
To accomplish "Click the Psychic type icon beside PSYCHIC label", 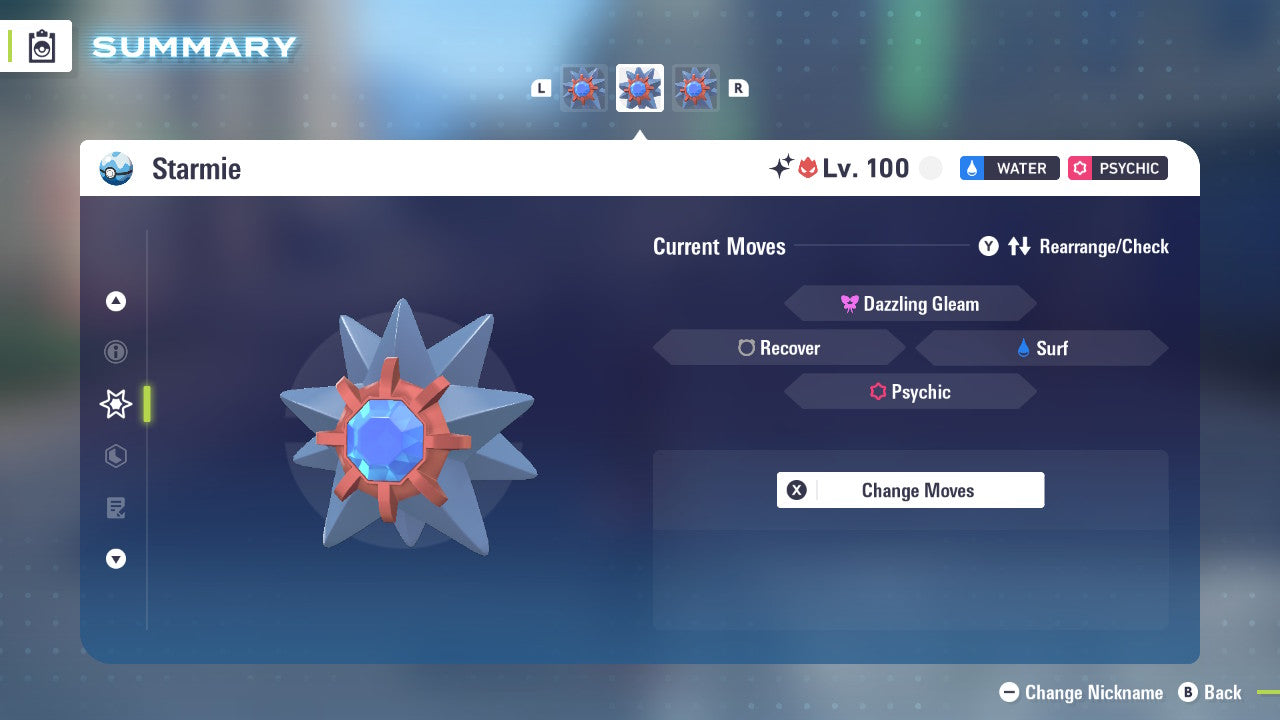I will tap(1078, 168).
